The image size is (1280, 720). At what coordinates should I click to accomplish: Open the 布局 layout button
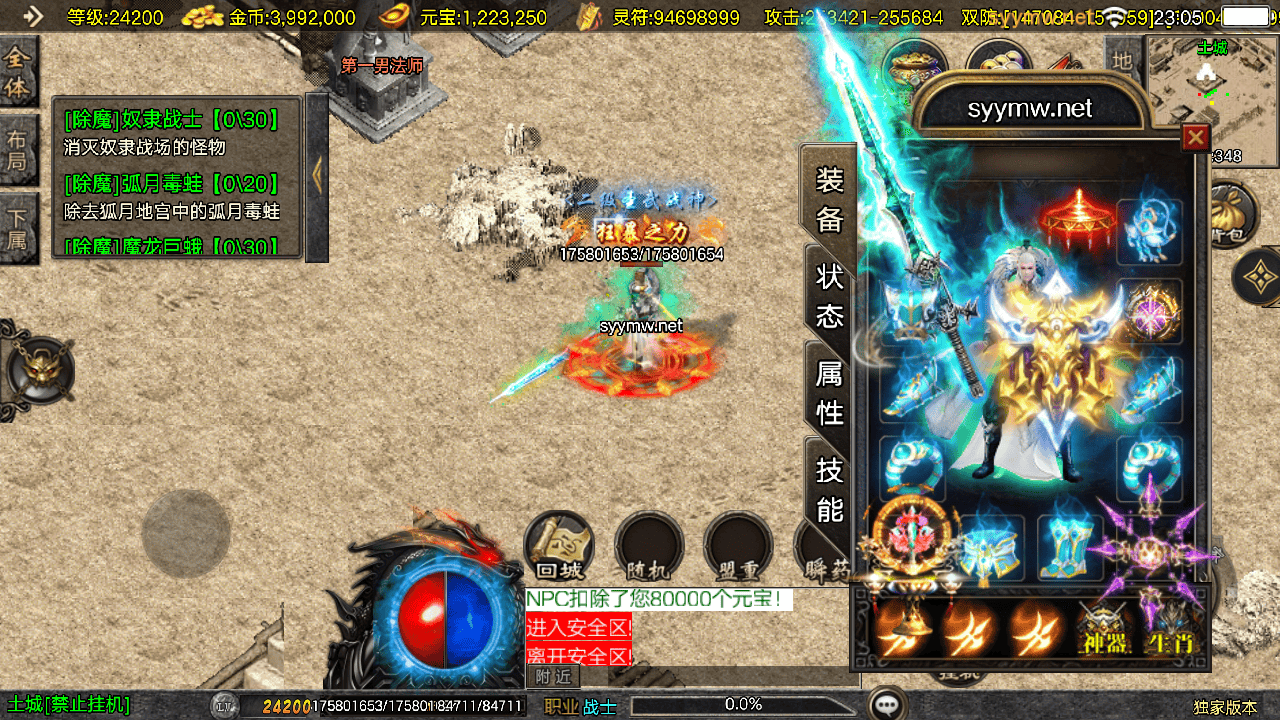click(x=18, y=150)
